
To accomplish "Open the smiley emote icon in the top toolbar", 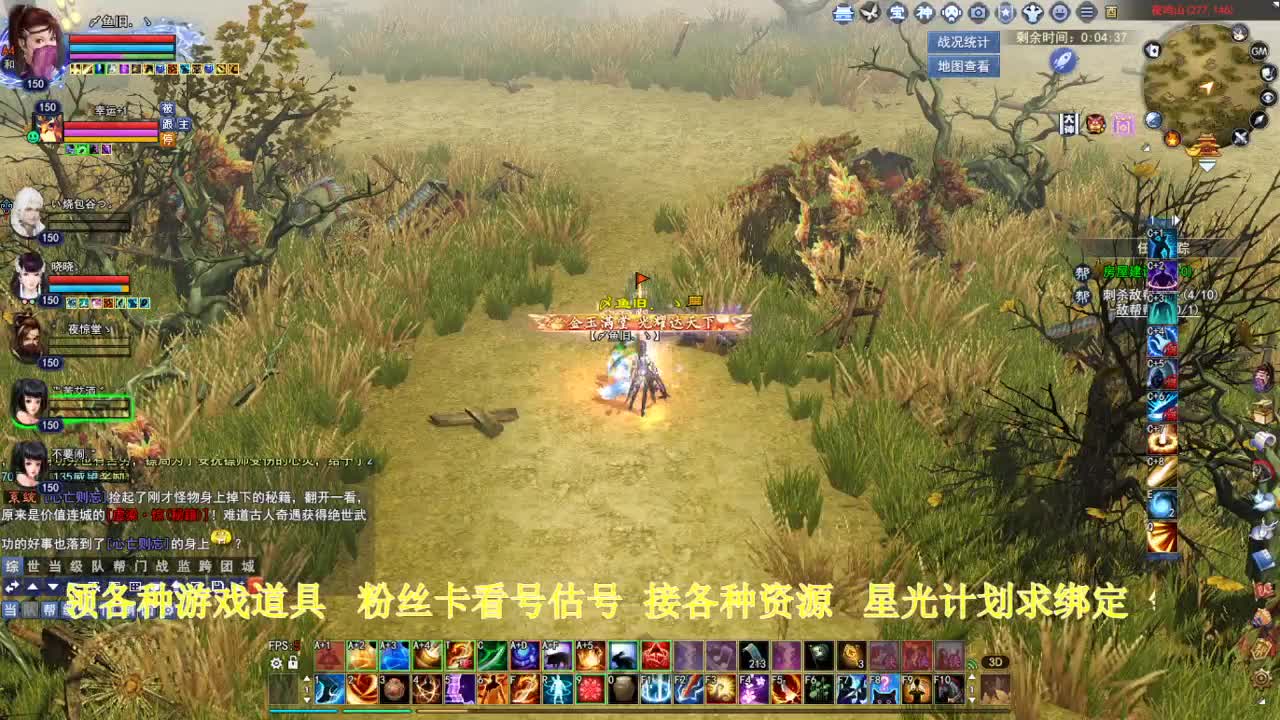I will coord(1059,13).
